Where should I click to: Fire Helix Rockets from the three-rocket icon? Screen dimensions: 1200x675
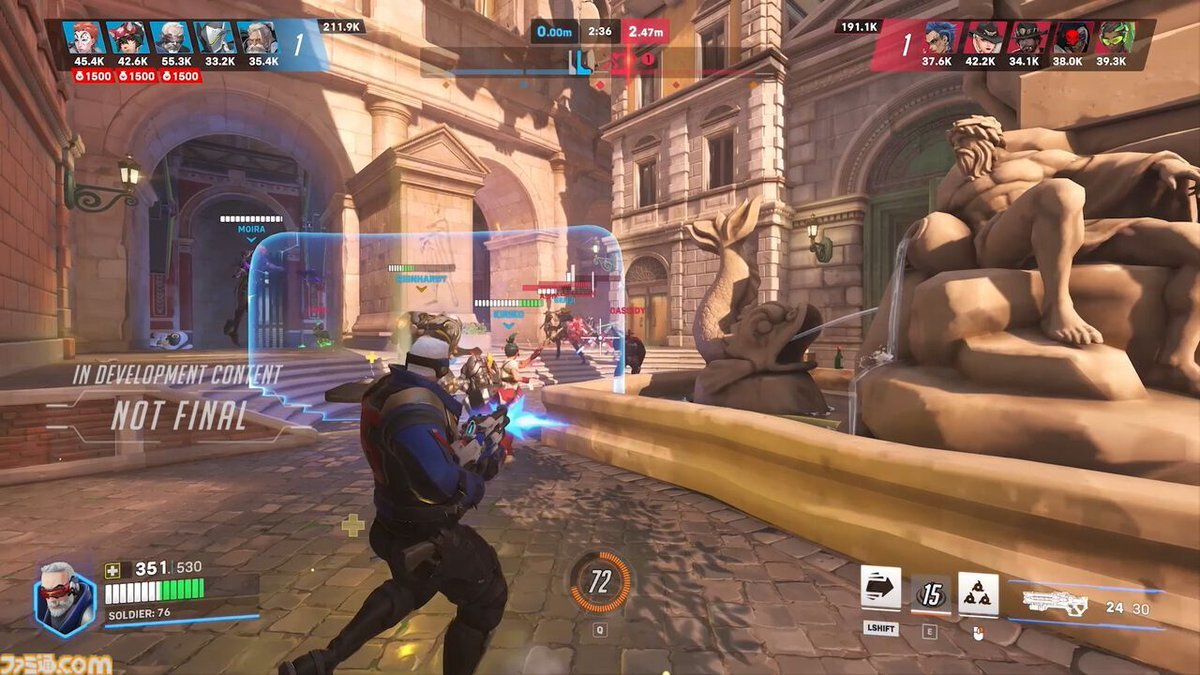978,594
